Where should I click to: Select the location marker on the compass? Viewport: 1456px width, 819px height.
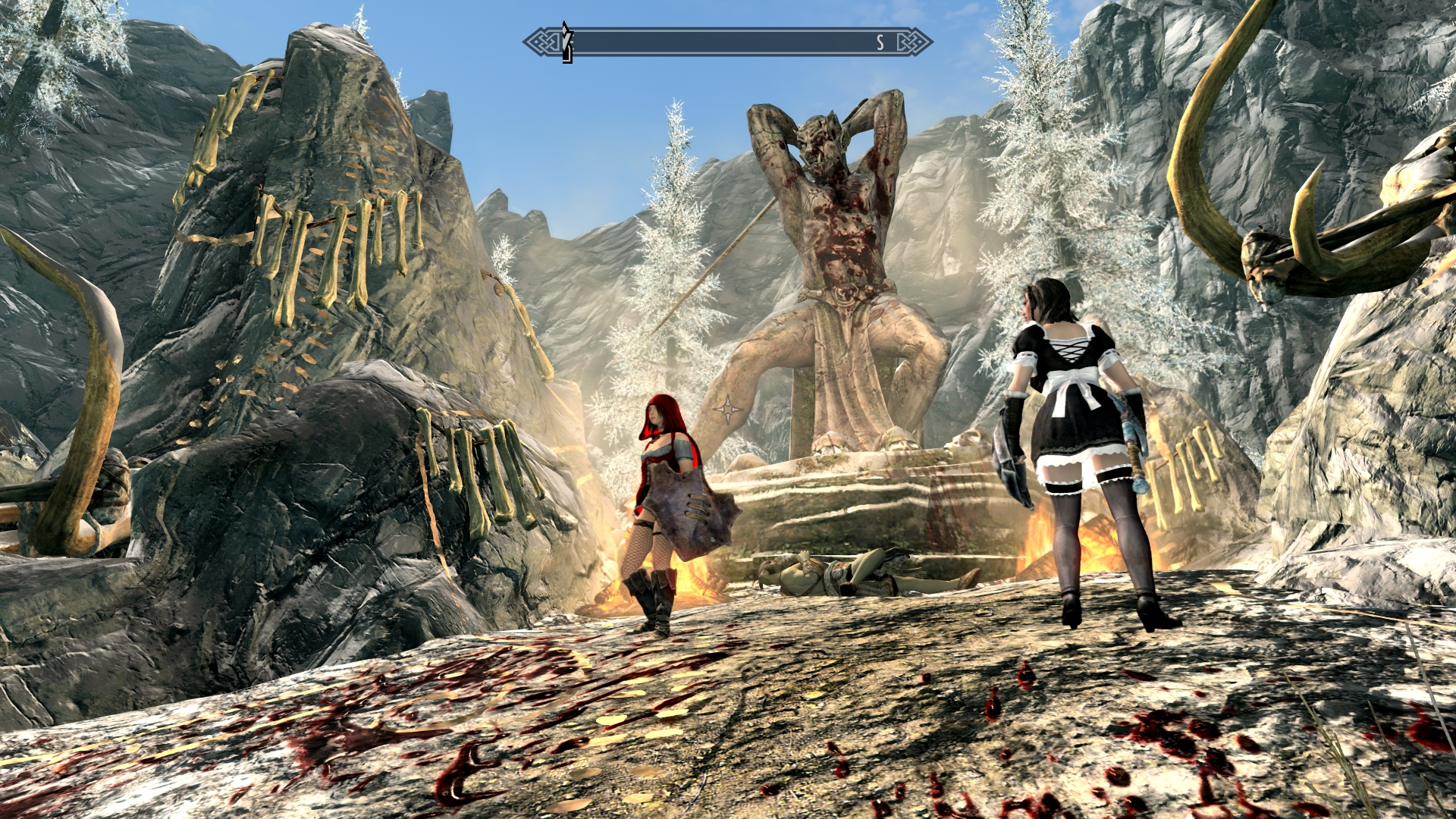(x=566, y=42)
